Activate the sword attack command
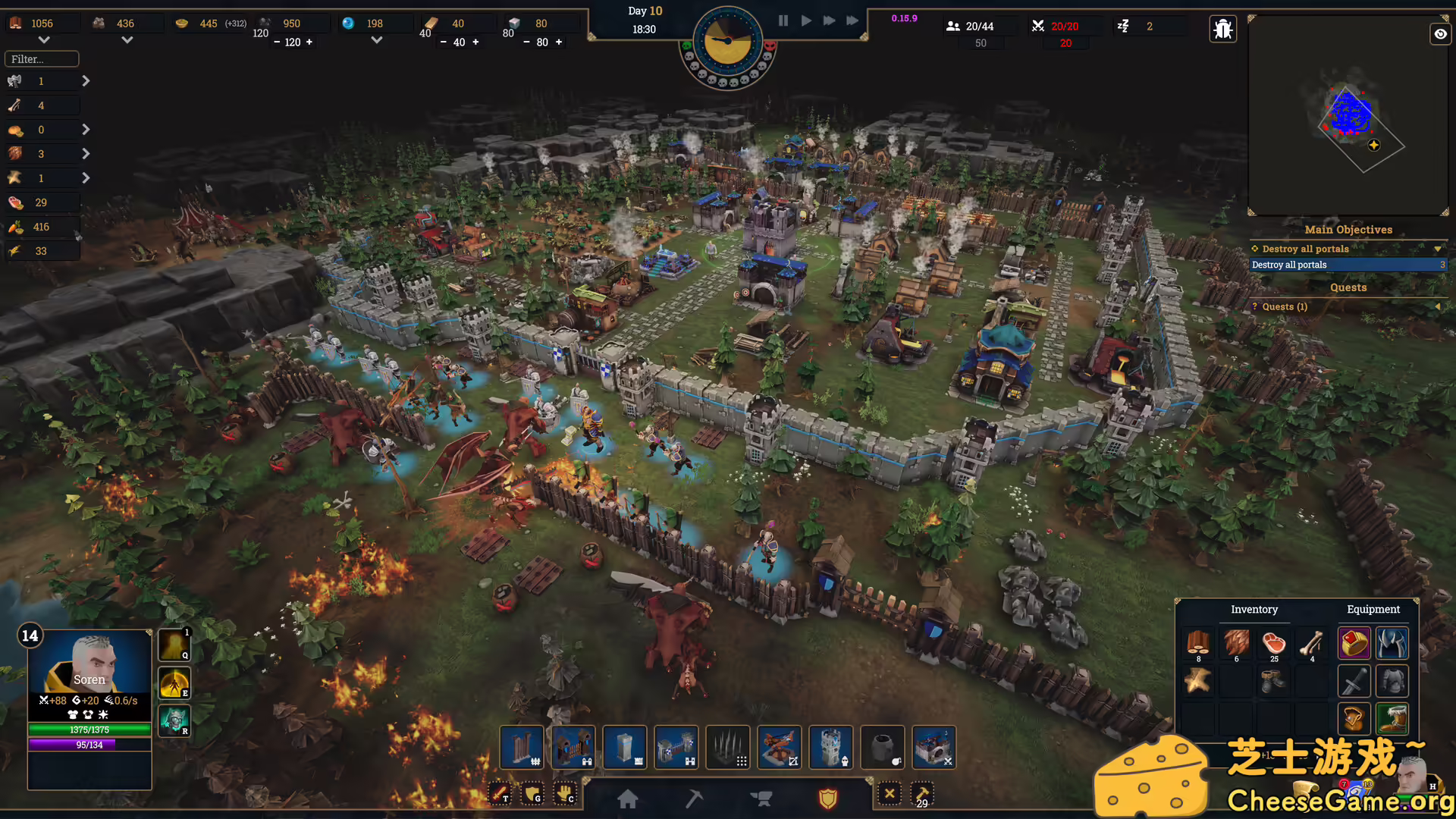The image size is (1456, 819). click(500, 794)
